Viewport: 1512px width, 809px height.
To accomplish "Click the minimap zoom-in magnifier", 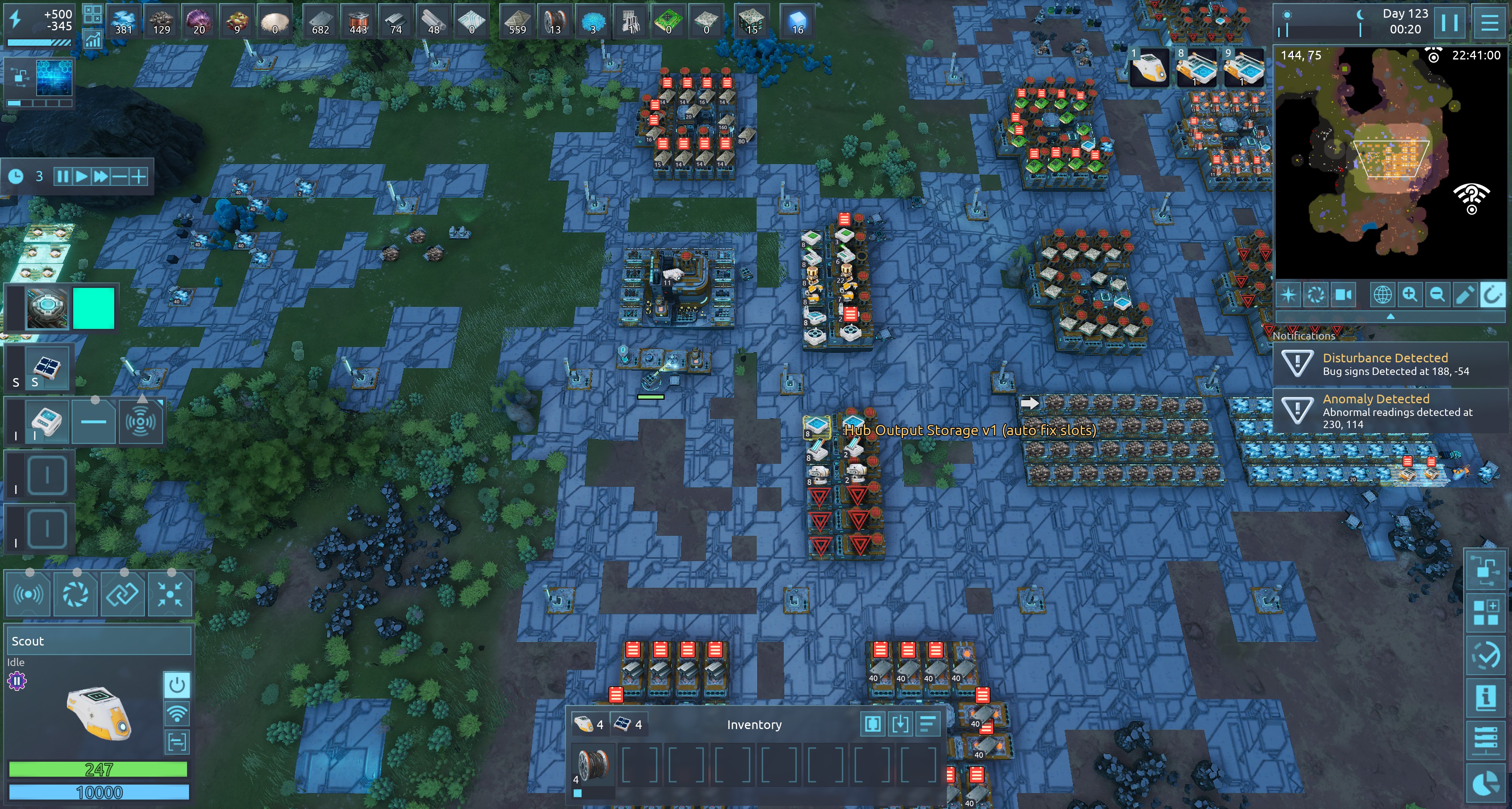I will point(1409,295).
